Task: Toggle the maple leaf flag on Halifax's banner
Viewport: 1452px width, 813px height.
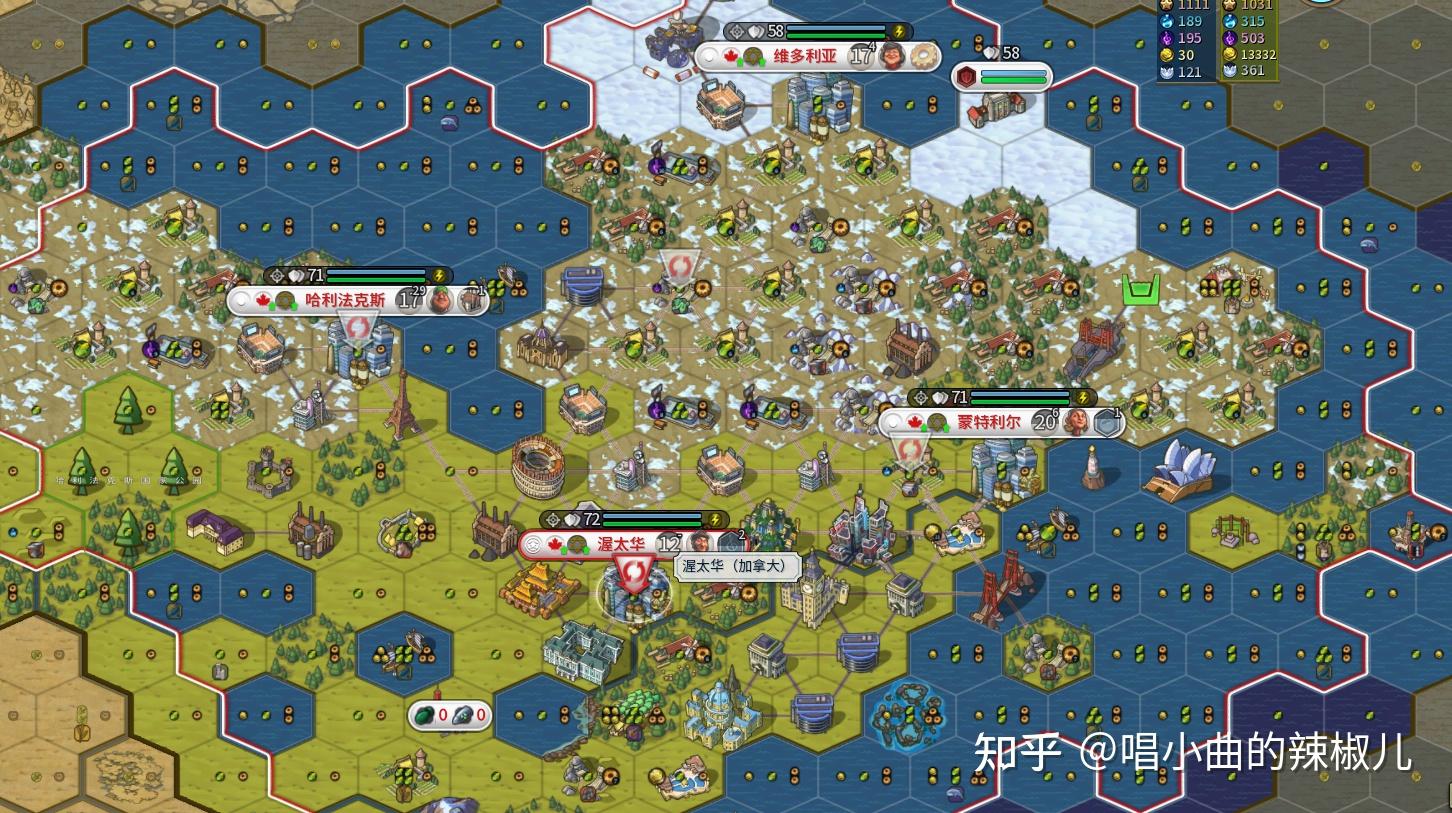Action: (x=263, y=298)
